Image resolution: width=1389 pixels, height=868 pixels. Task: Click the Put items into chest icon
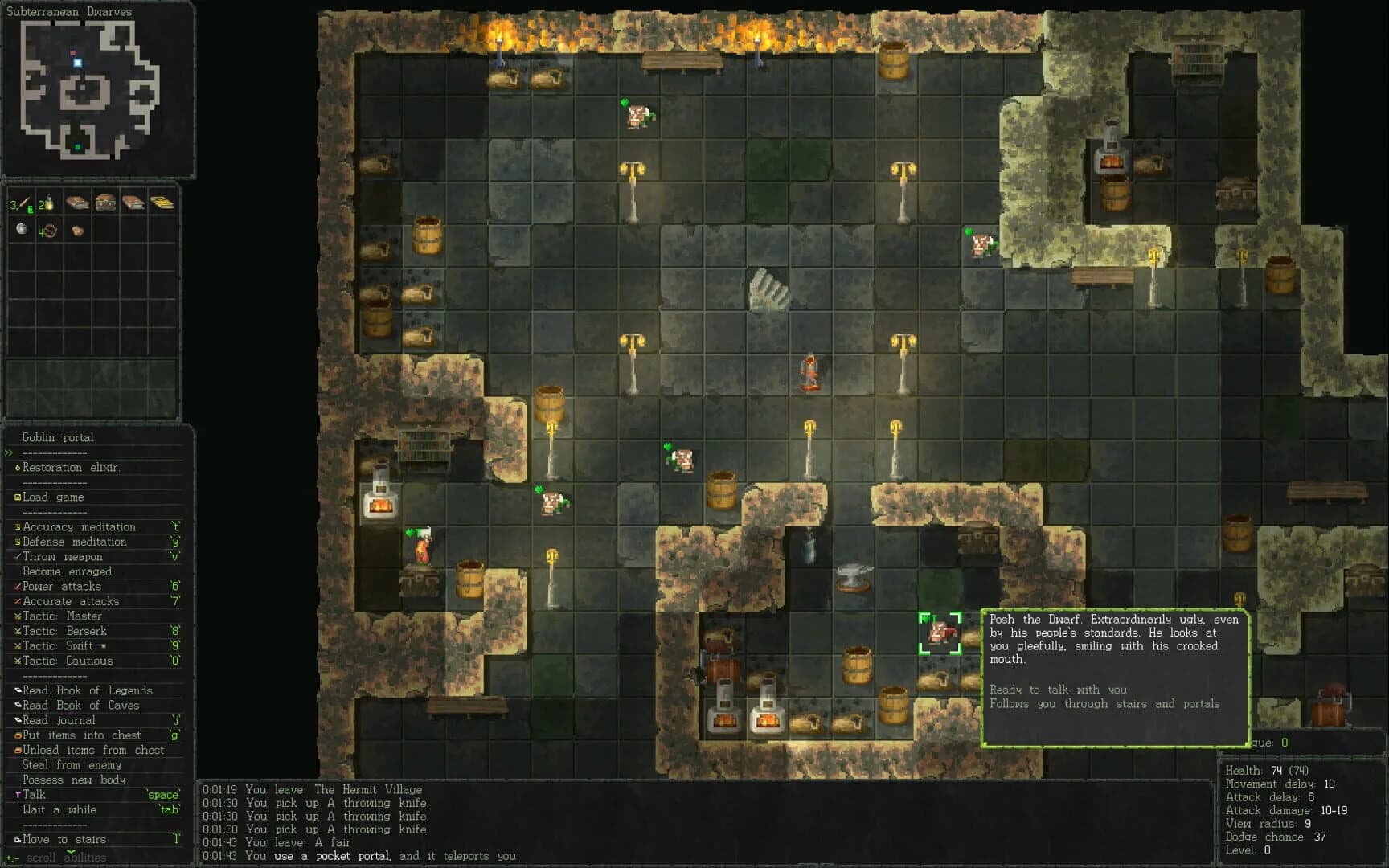tap(18, 735)
